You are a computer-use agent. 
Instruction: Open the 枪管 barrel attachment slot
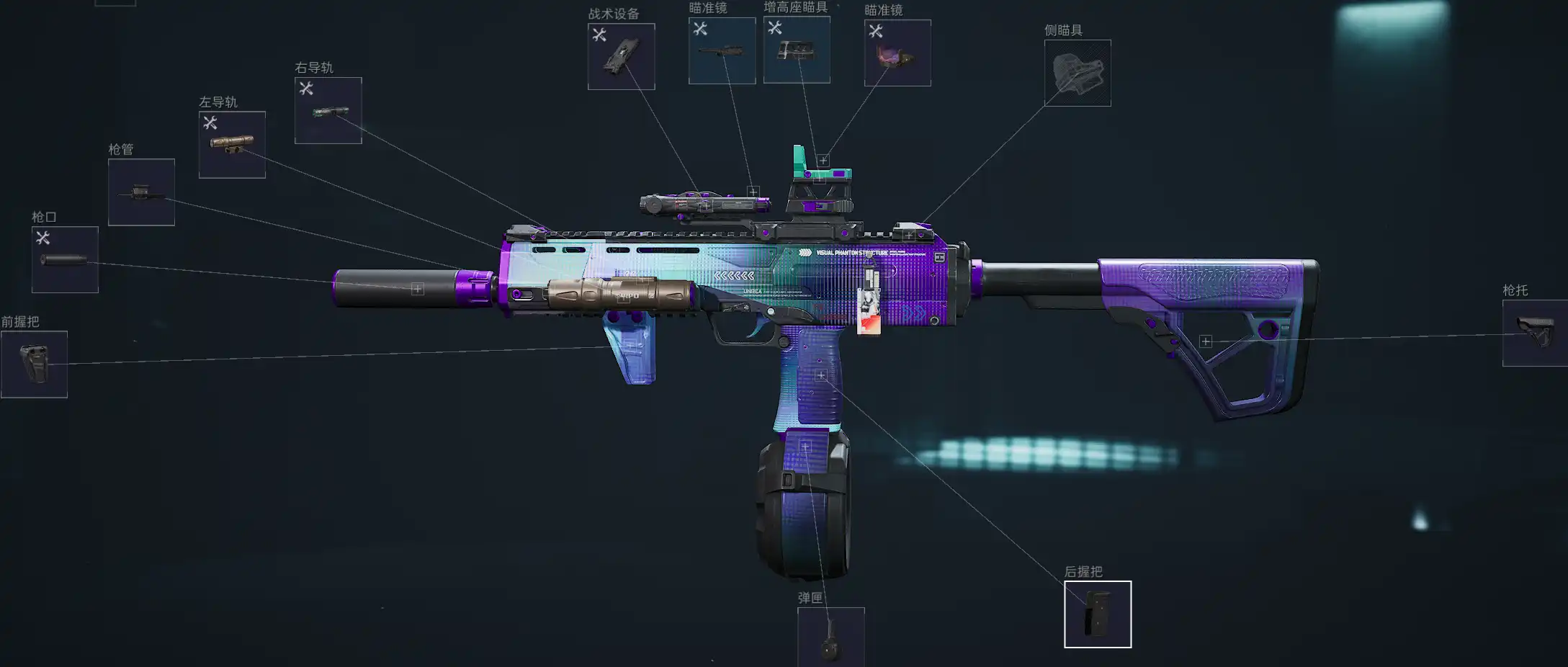[x=141, y=192]
